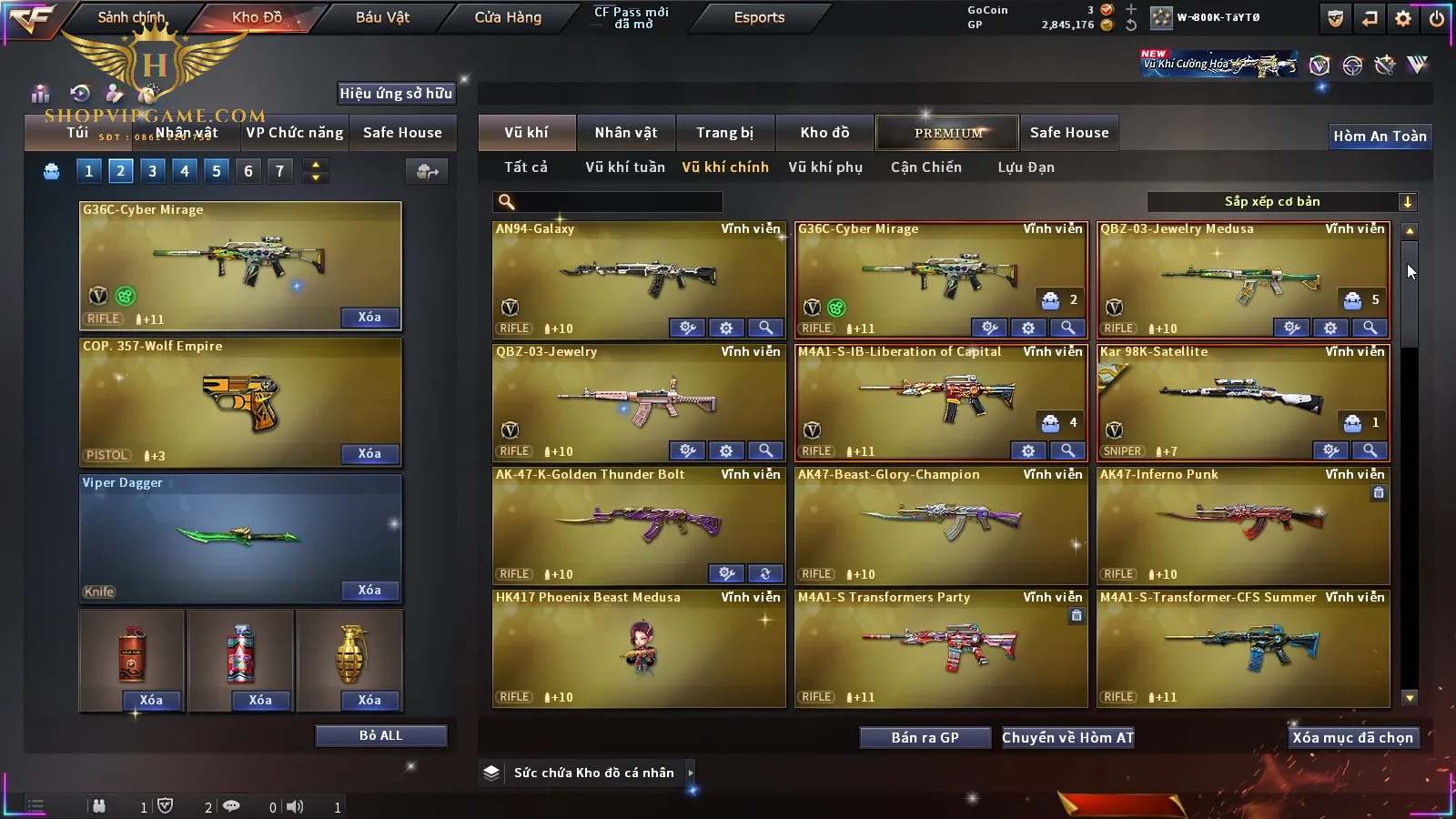Select the AN94-Galaxy rifle
Screen dimensions: 1456x819
[x=637, y=273]
